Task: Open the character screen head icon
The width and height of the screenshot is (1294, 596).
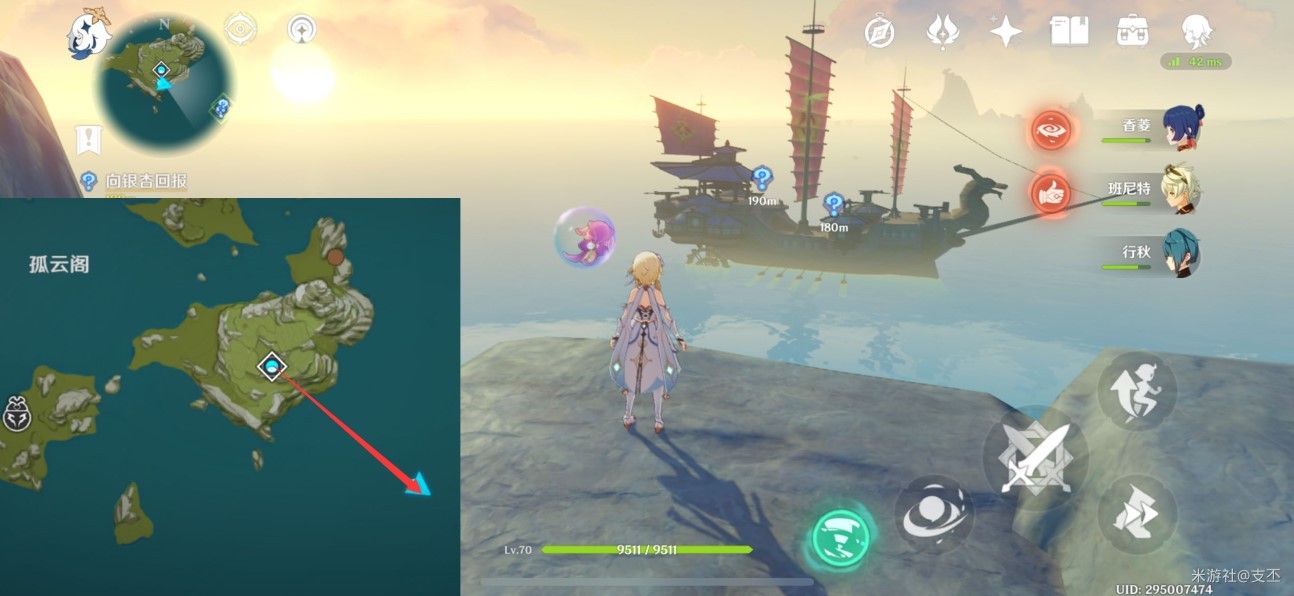Action: pos(1196,32)
